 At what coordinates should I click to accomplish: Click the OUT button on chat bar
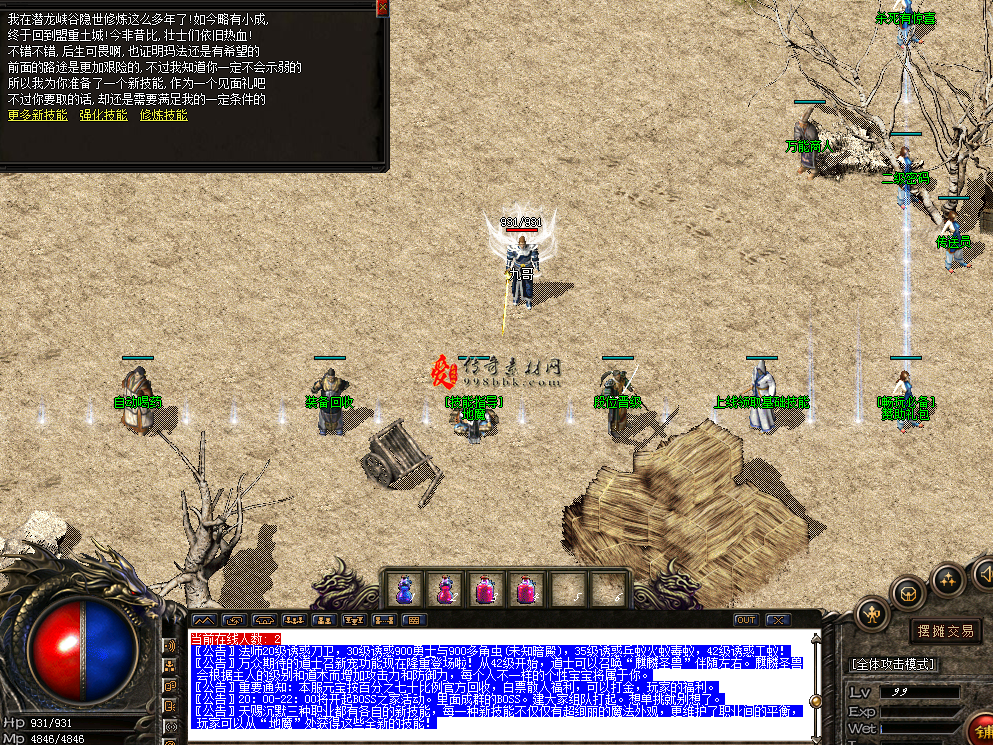746,620
